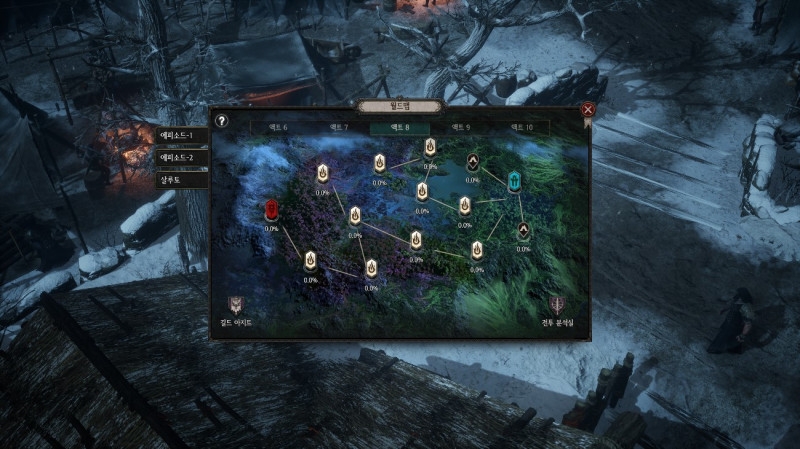Select the teal map node marker
Screen dimensions: 800x449
pos(515,182)
